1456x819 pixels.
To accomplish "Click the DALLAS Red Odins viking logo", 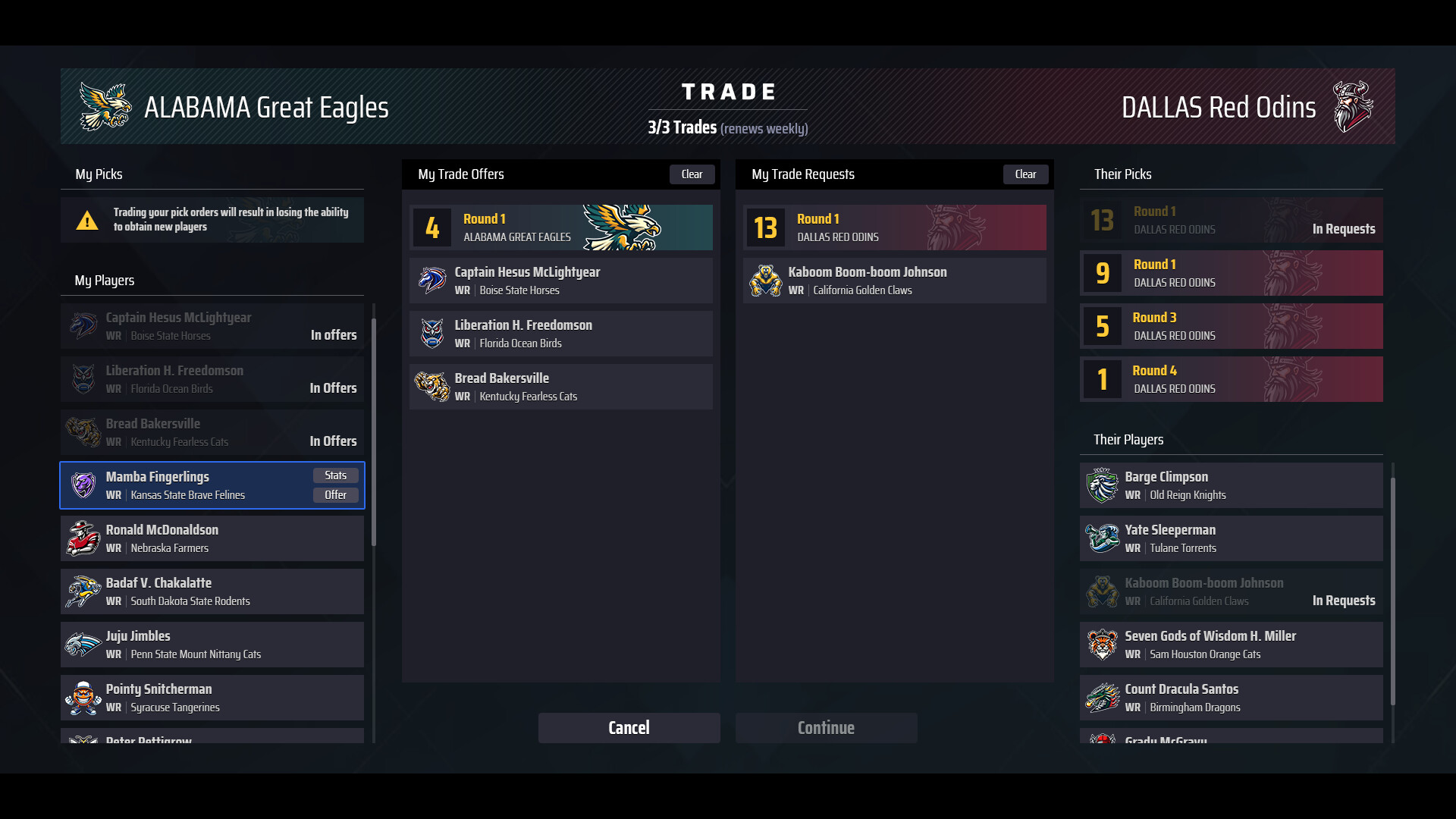I will (x=1354, y=106).
